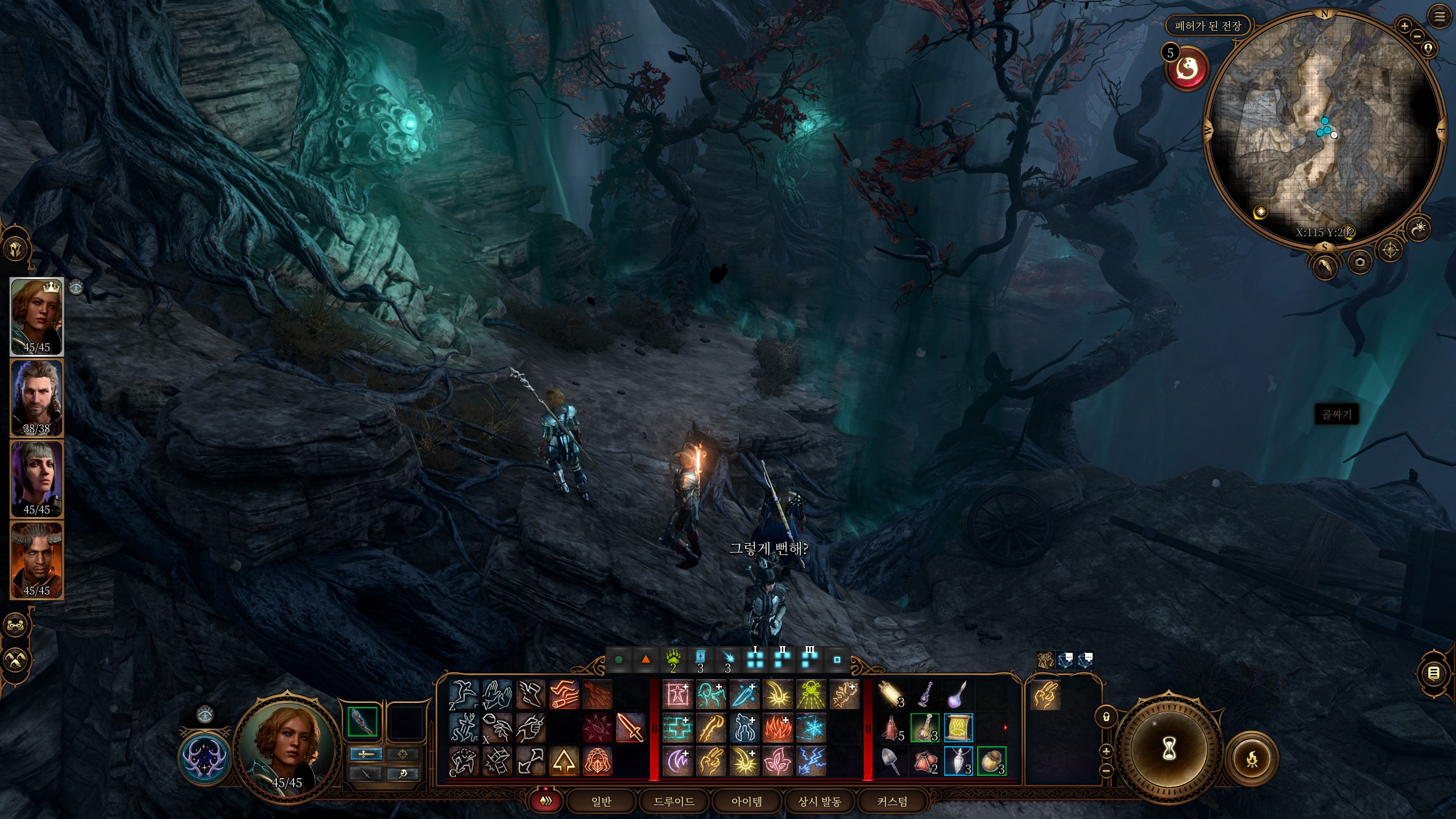This screenshot has width=1456, height=819.
Task: Switch to the 커스텀 hotbar tab
Action: click(892, 801)
